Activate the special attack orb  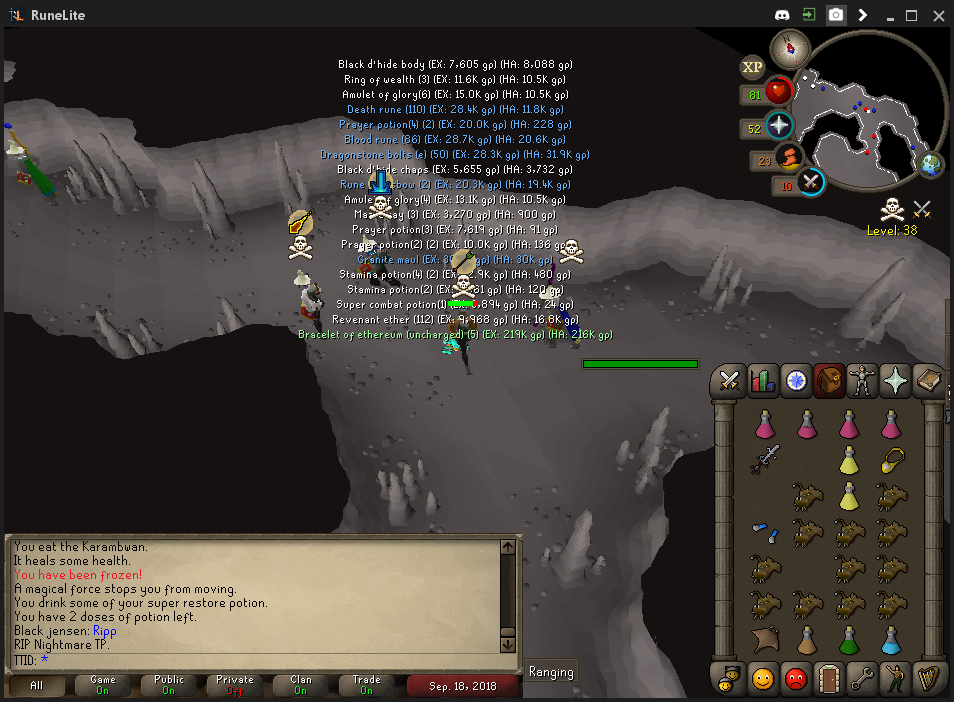811,183
